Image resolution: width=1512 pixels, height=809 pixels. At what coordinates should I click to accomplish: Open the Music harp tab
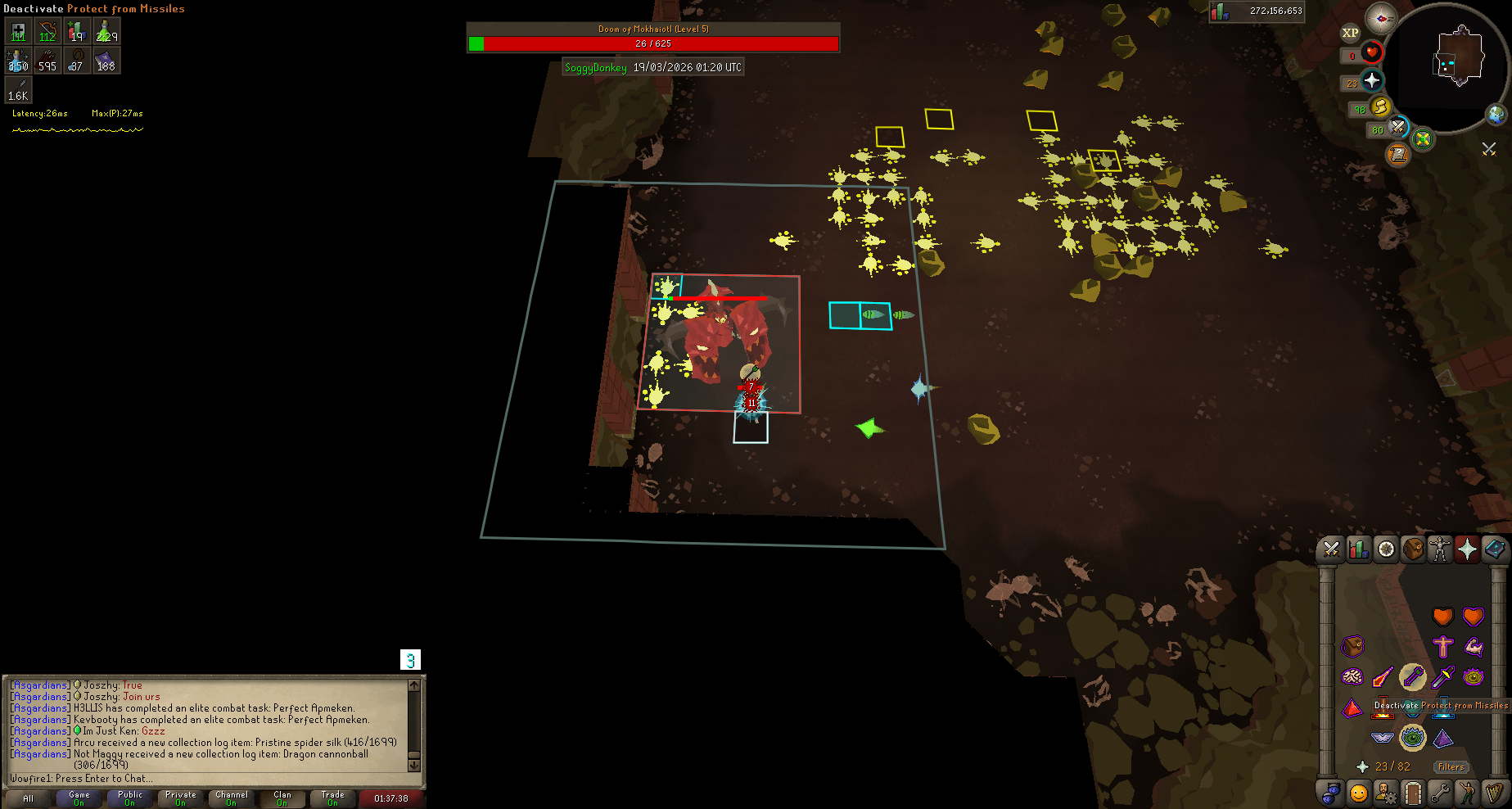pyautogui.click(x=1494, y=793)
